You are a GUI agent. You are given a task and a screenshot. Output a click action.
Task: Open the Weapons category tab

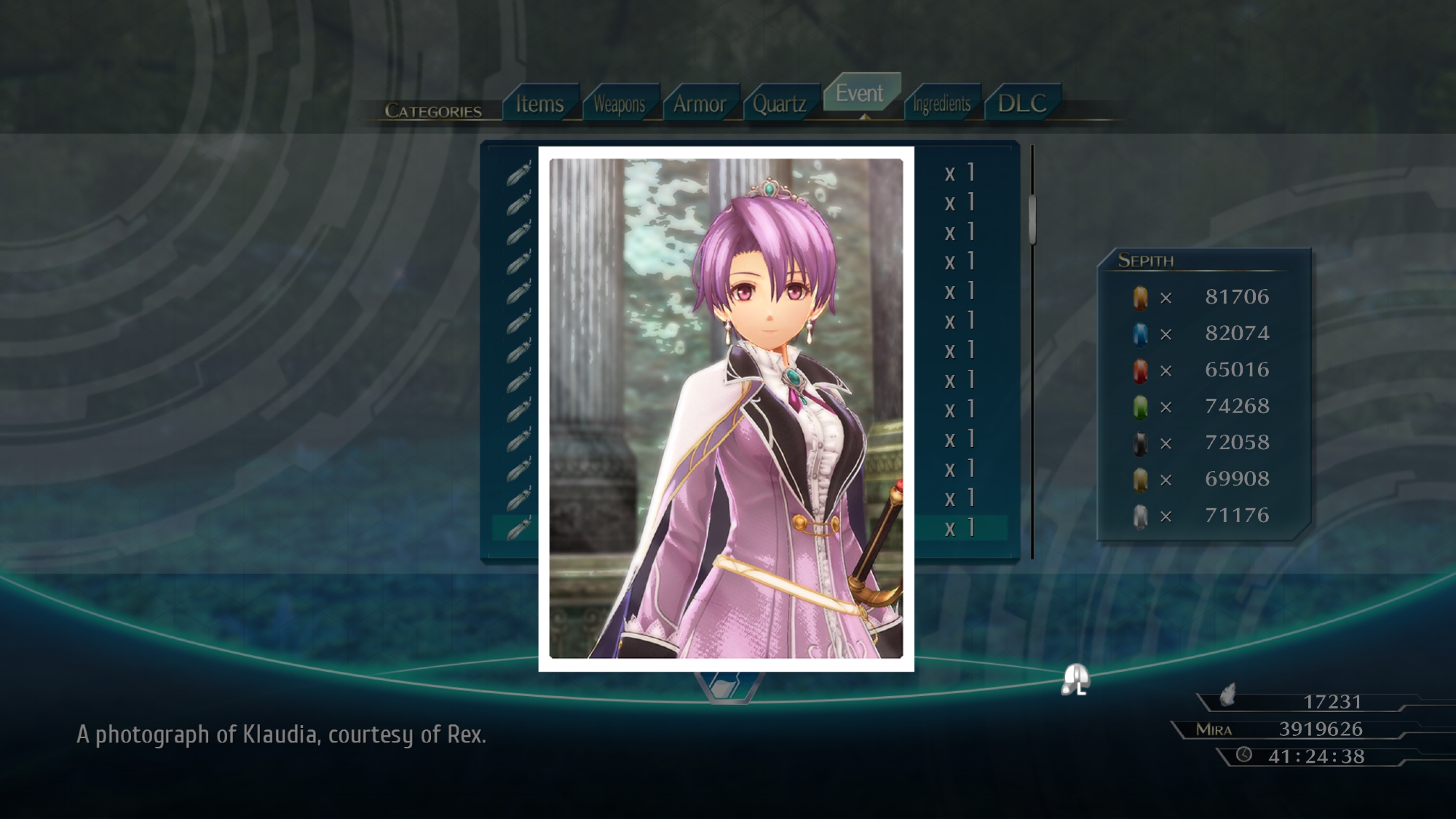(x=620, y=104)
